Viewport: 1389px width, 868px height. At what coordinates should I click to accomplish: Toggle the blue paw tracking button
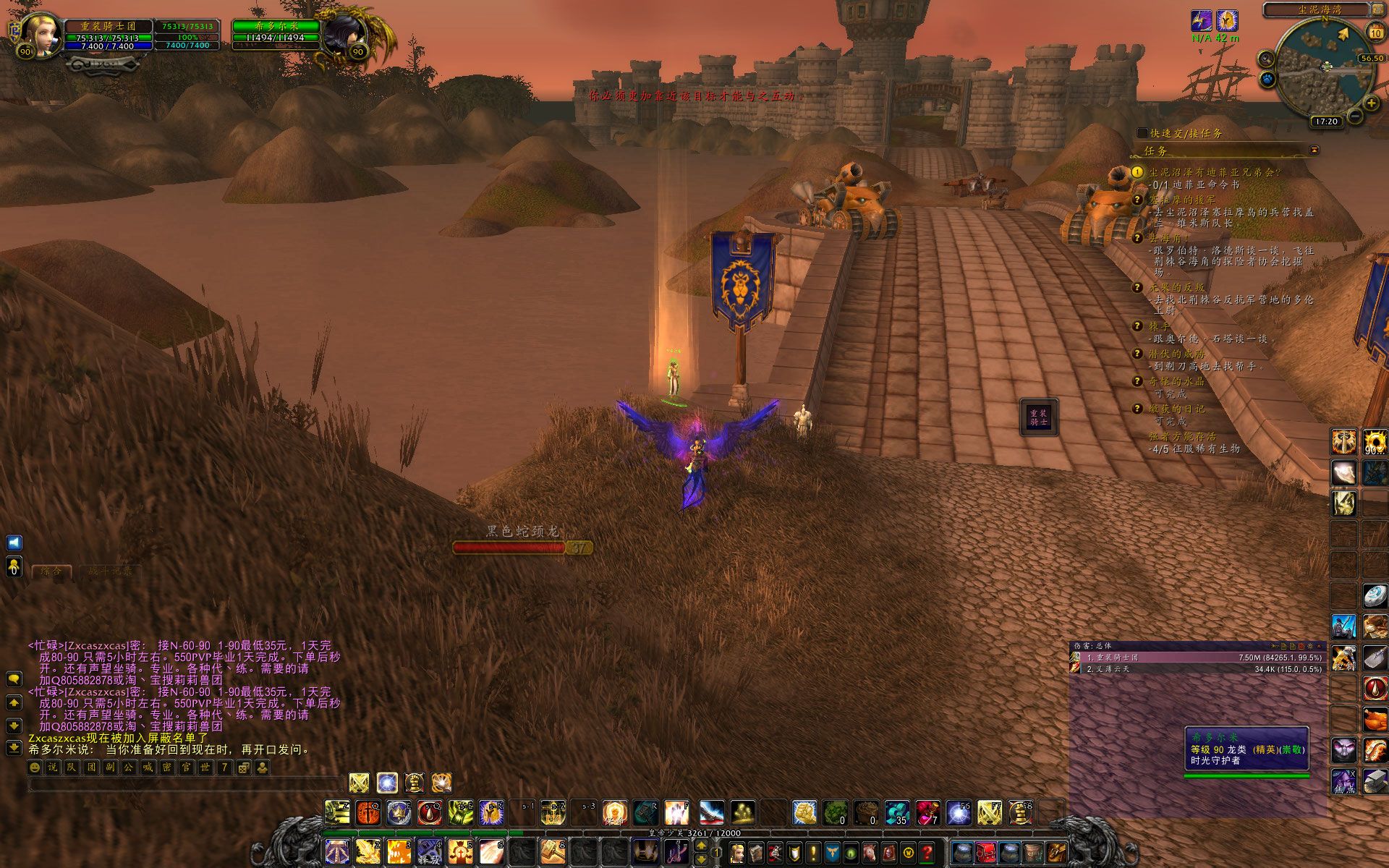point(1267,79)
